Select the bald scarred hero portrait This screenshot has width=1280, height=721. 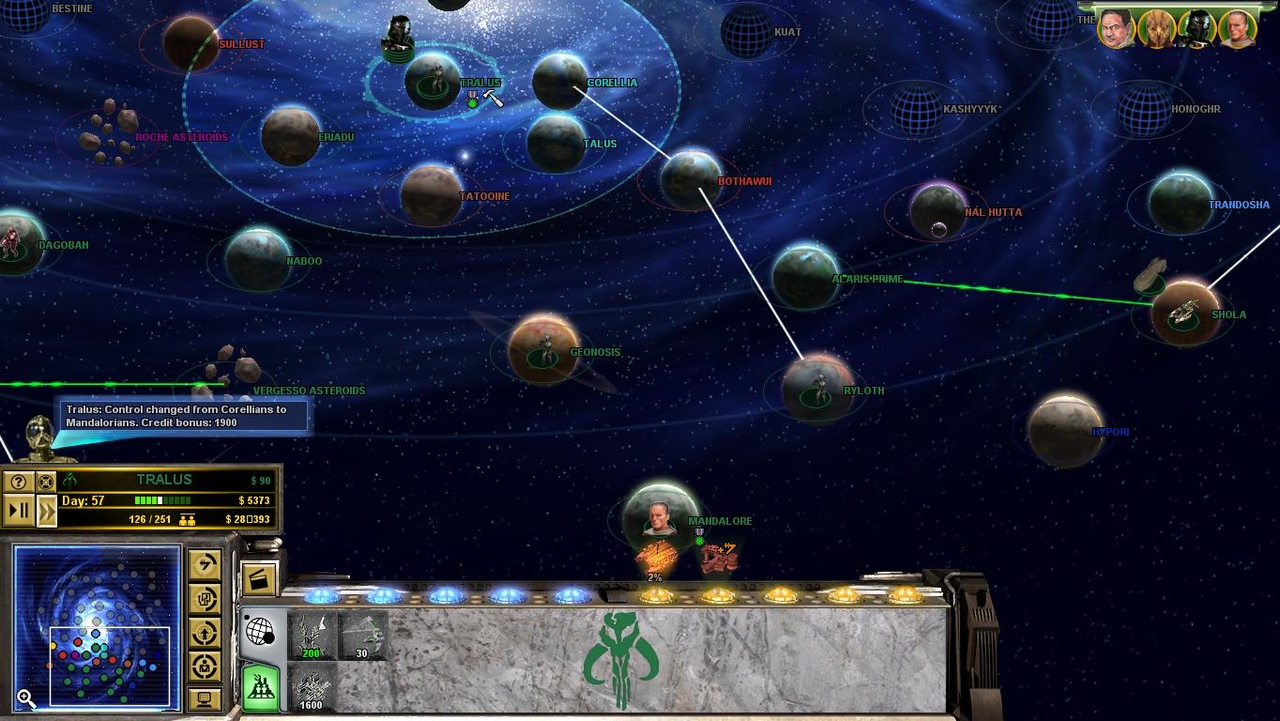pyautogui.click(x=1237, y=30)
